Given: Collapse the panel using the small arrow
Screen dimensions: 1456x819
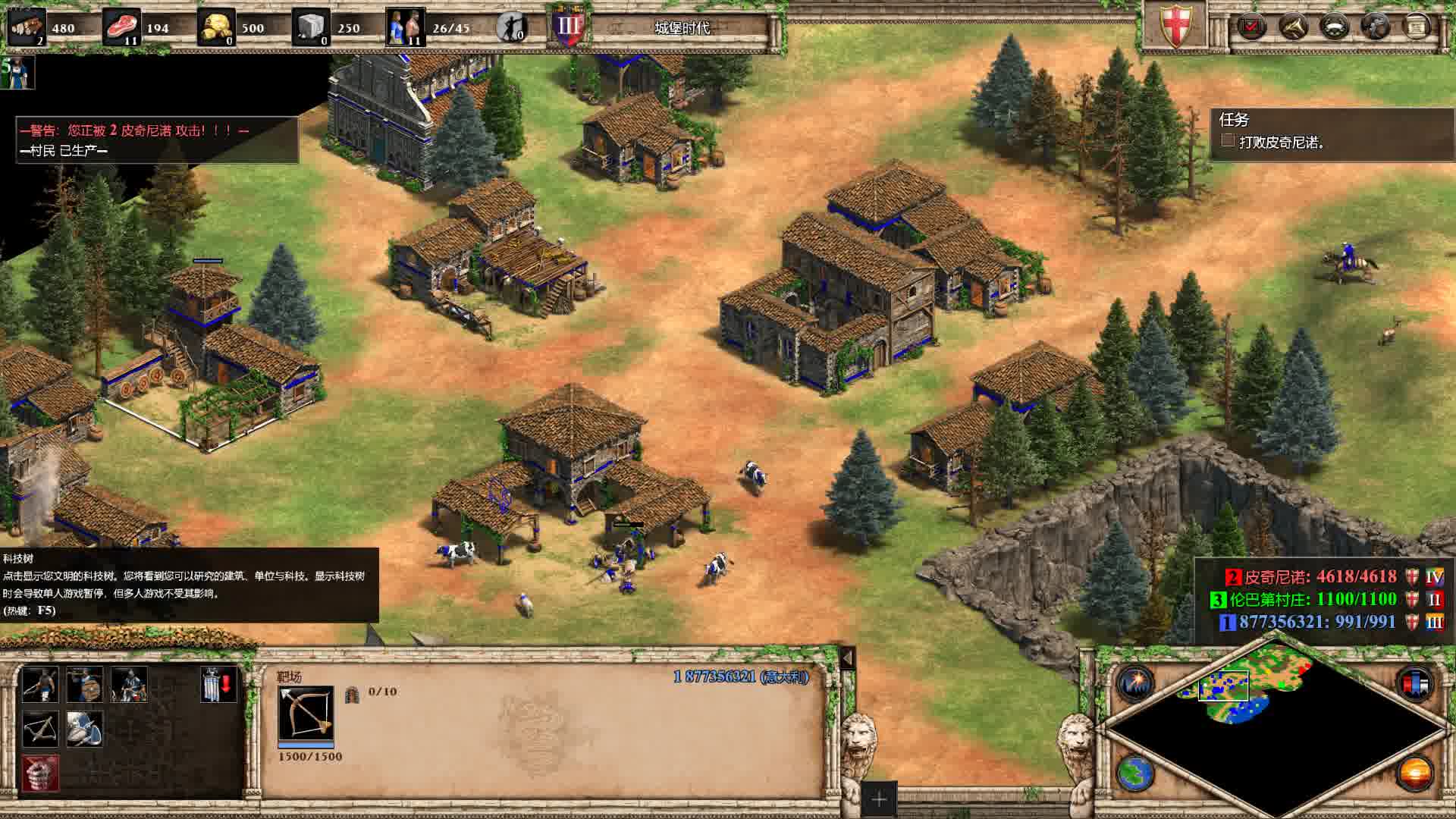Looking at the screenshot, I should click(x=847, y=657).
